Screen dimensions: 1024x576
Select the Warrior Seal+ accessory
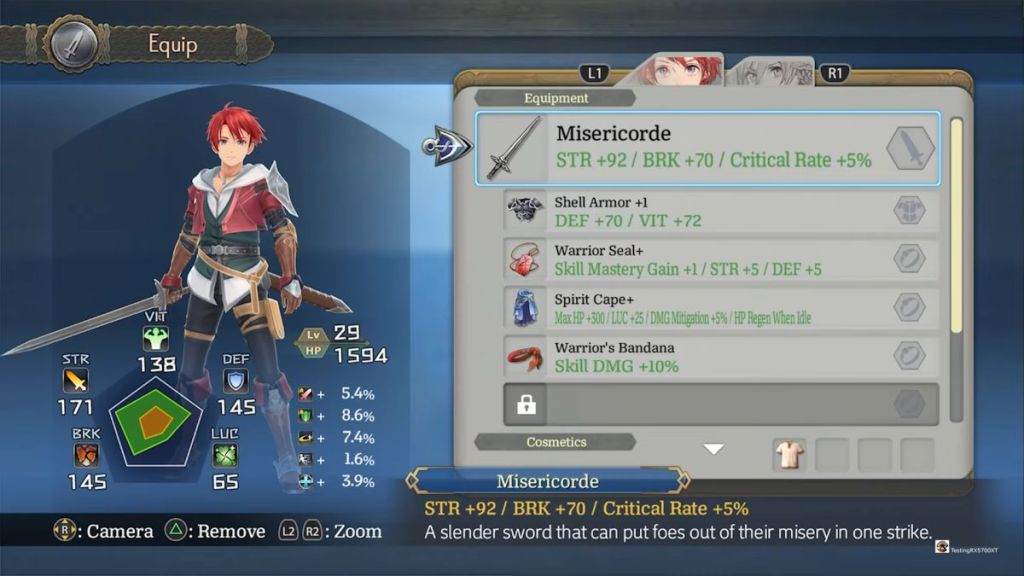[721, 260]
